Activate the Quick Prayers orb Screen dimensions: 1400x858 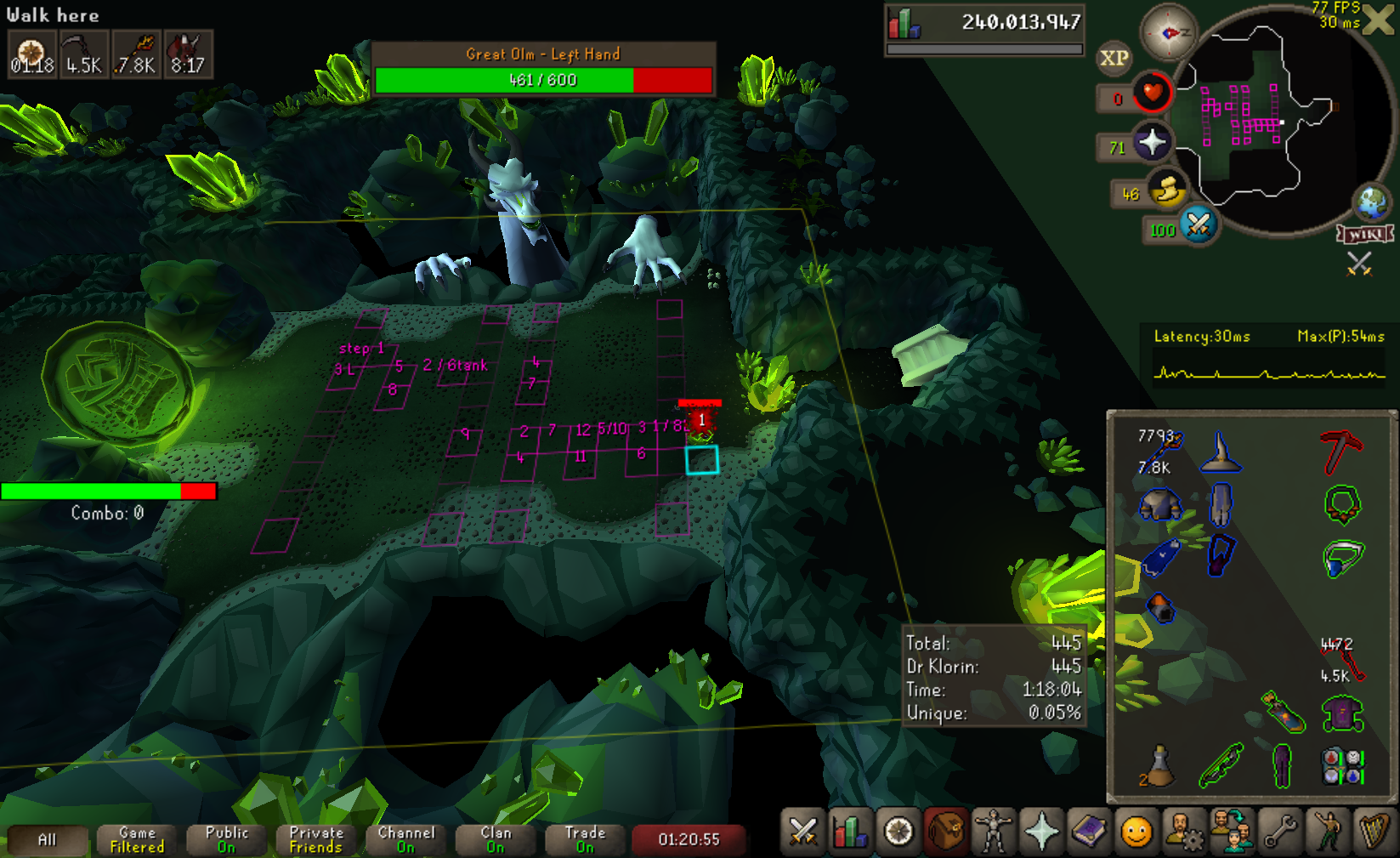[x=1152, y=142]
